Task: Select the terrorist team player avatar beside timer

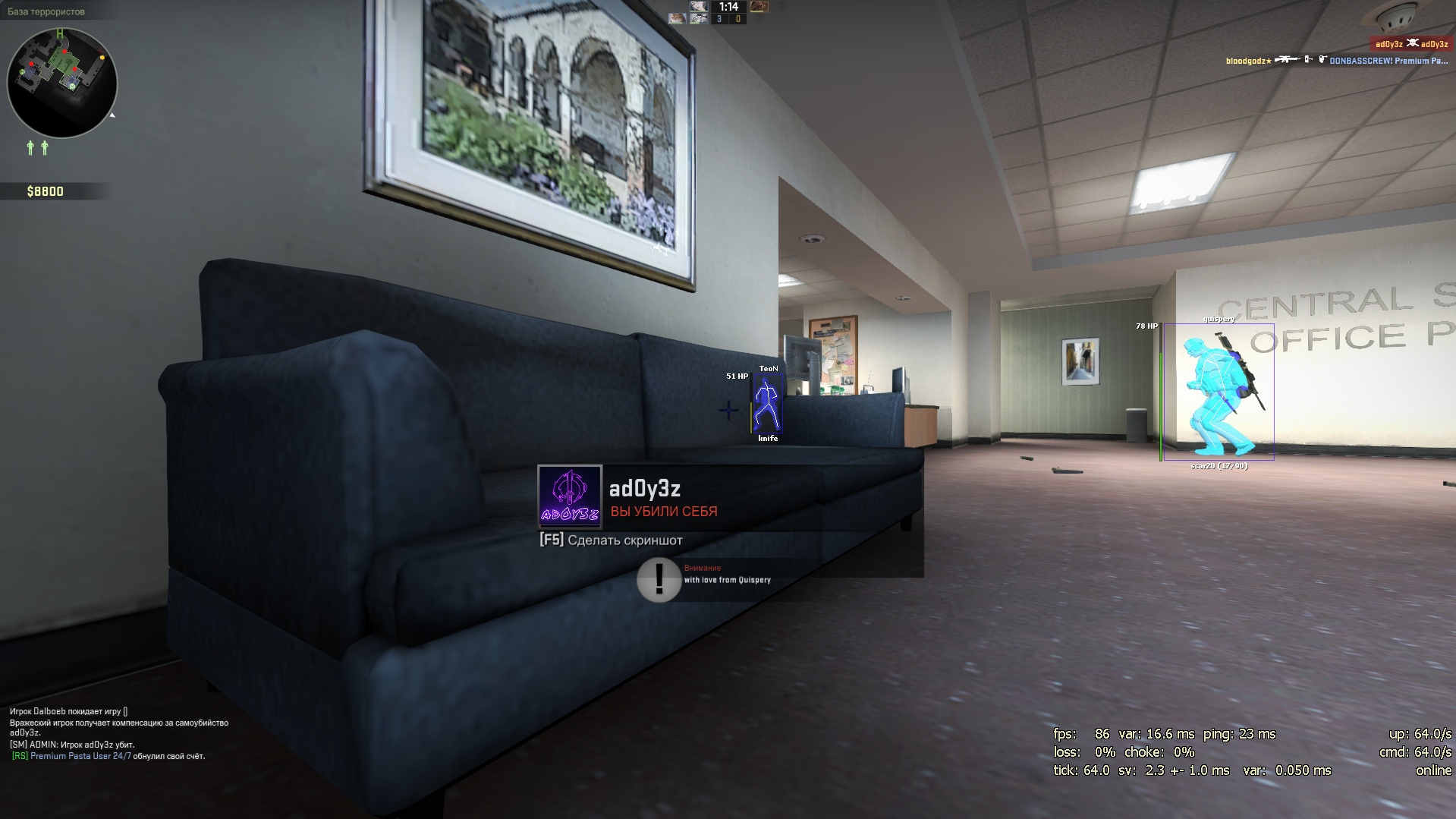Action: 759,7
